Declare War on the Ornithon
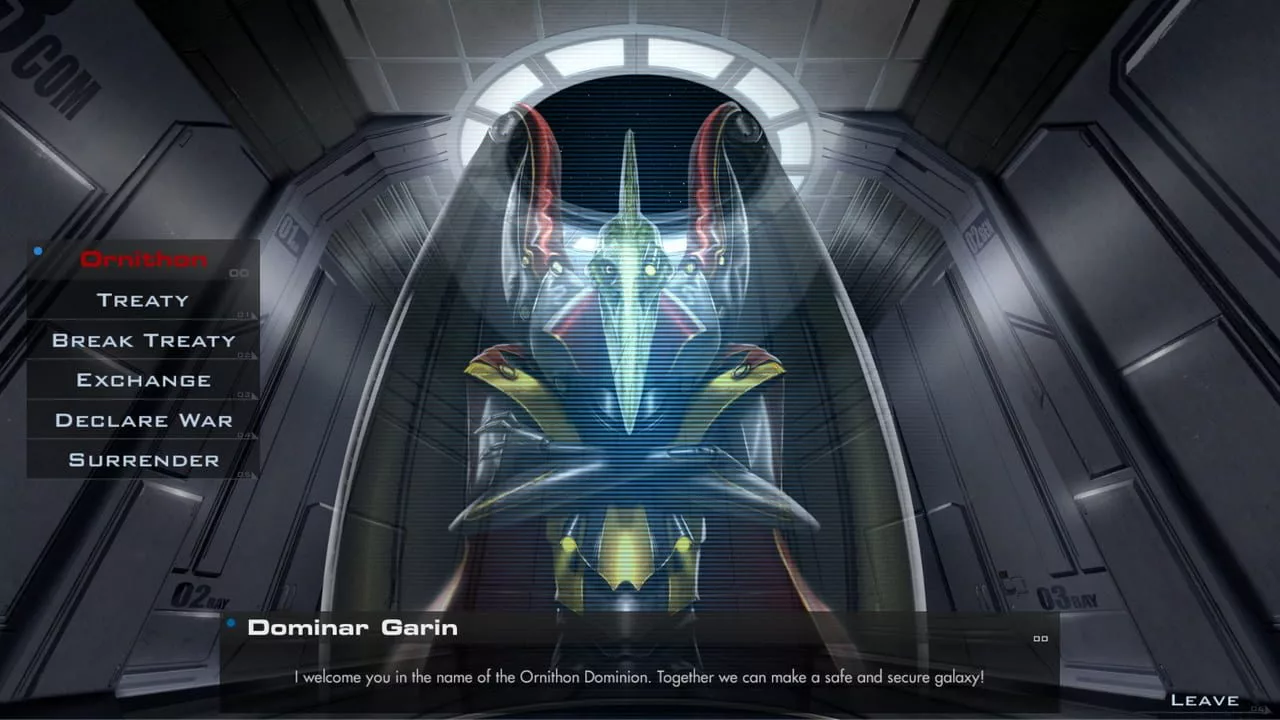This screenshot has height=720, width=1280. coord(143,420)
